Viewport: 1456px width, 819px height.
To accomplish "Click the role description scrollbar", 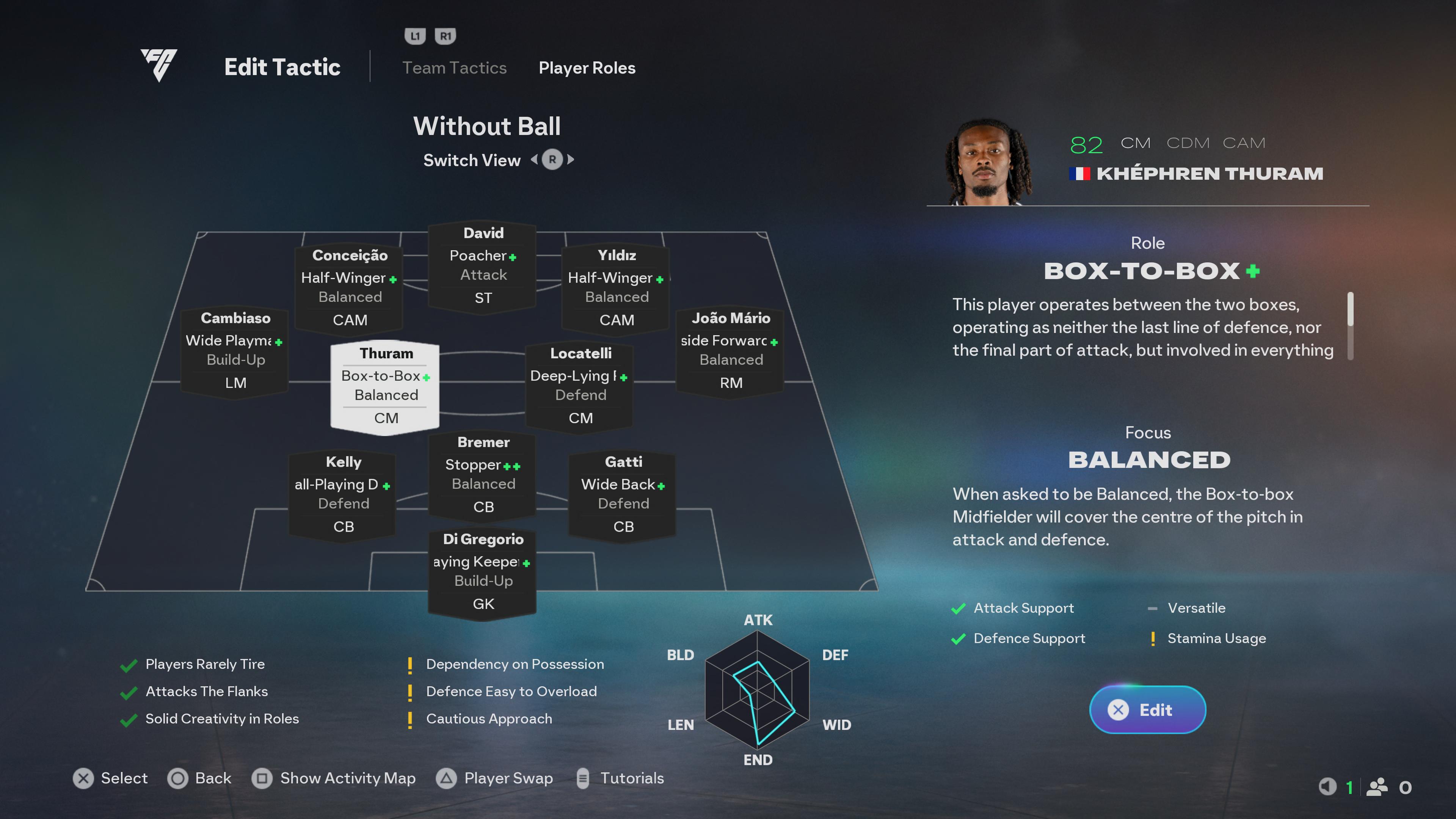I will [x=1350, y=325].
